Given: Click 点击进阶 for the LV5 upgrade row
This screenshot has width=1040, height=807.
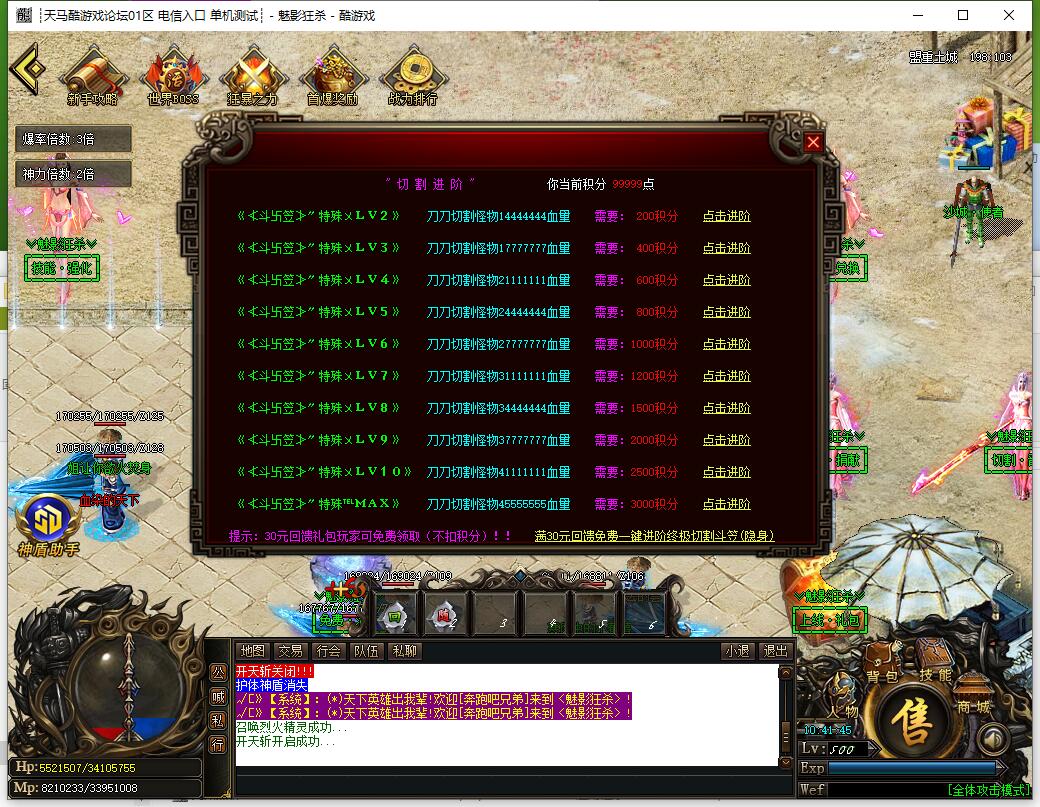Looking at the screenshot, I should click(x=726, y=312).
